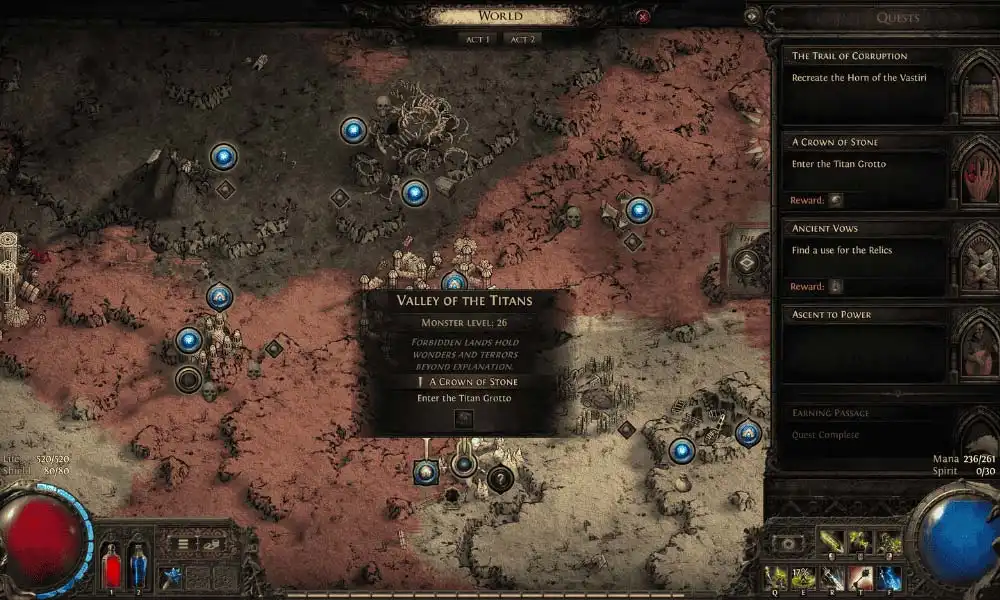The width and height of the screenshot is (1000, 600).
Task: Open the menu with the three-lines button
Action: pyautogui.click(x=184, y=544)
